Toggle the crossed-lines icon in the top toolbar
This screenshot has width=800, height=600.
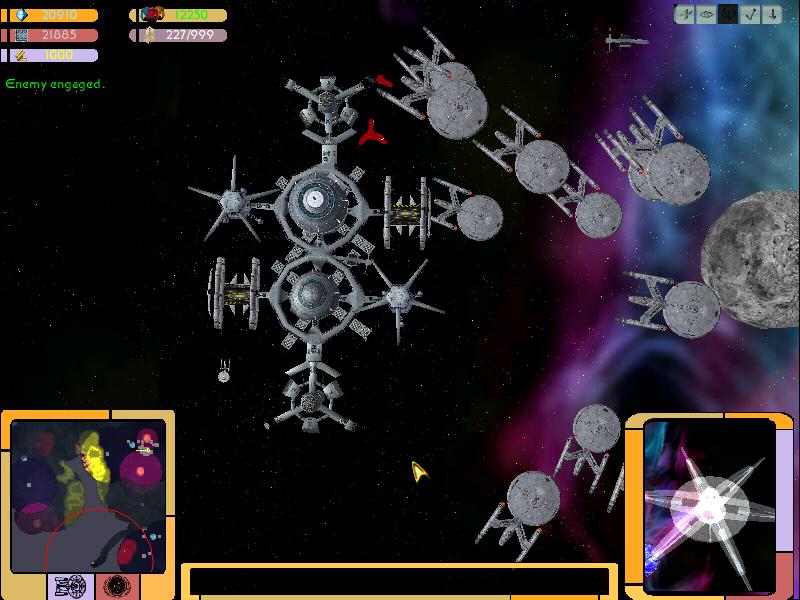[x=685, y=14]
